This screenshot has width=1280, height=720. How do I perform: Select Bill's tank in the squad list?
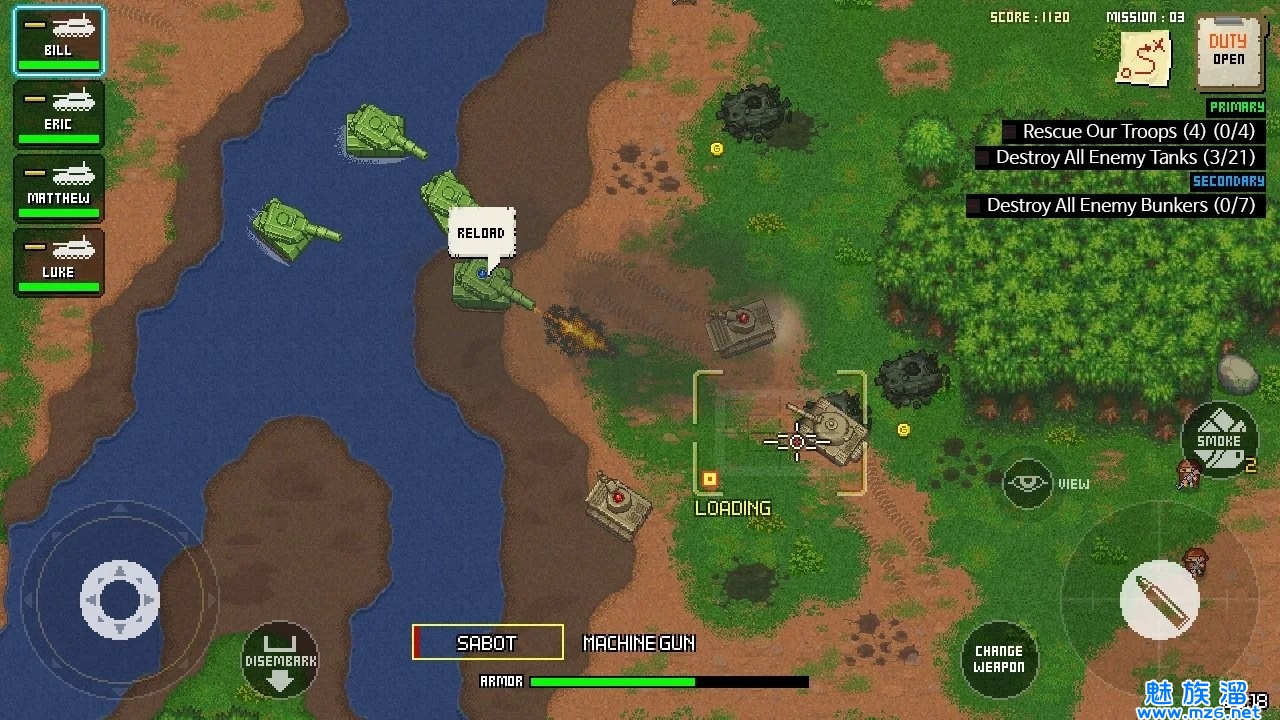tap(58, 41)
